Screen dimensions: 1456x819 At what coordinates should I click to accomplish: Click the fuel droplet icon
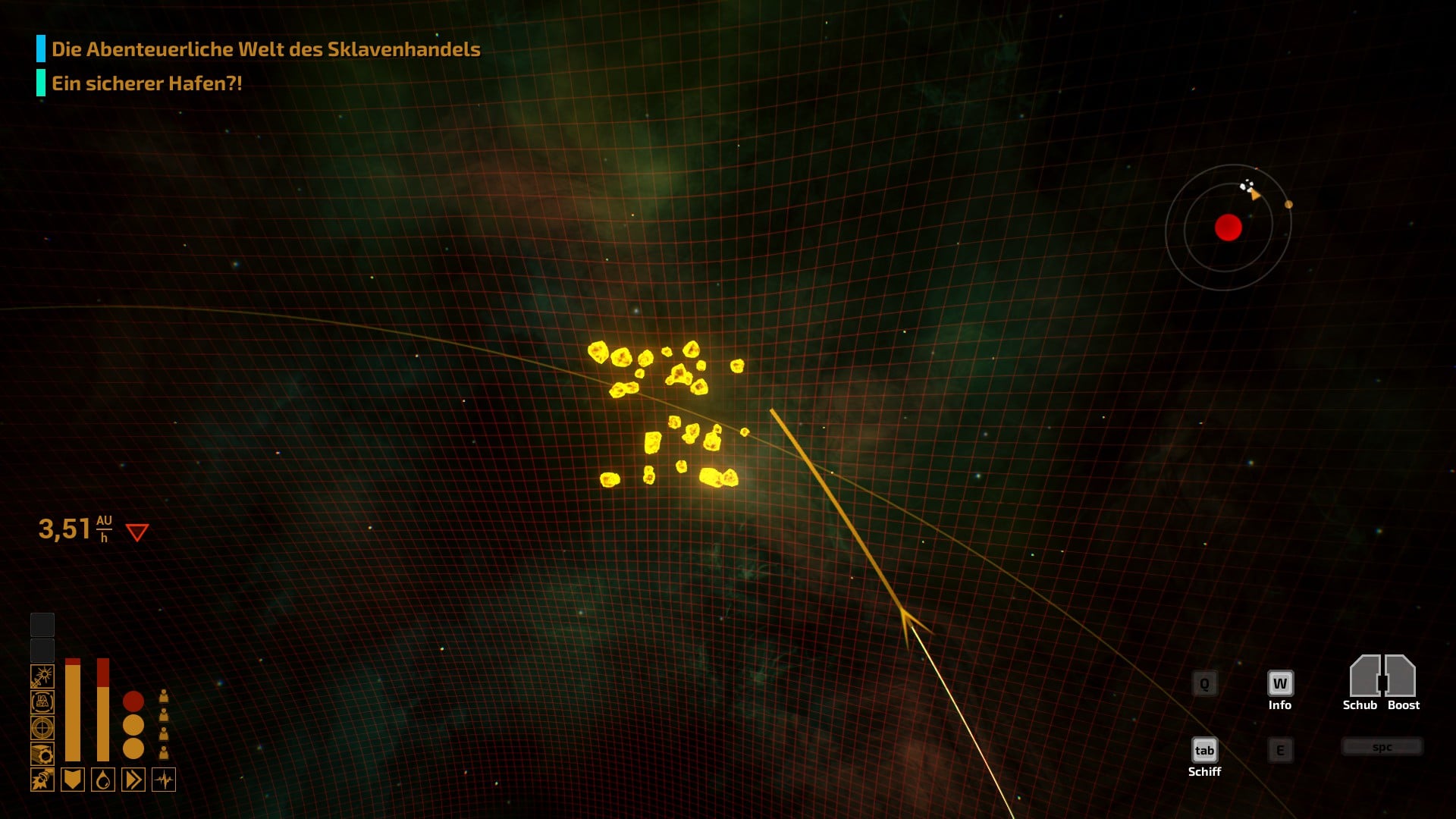[103, 780]
